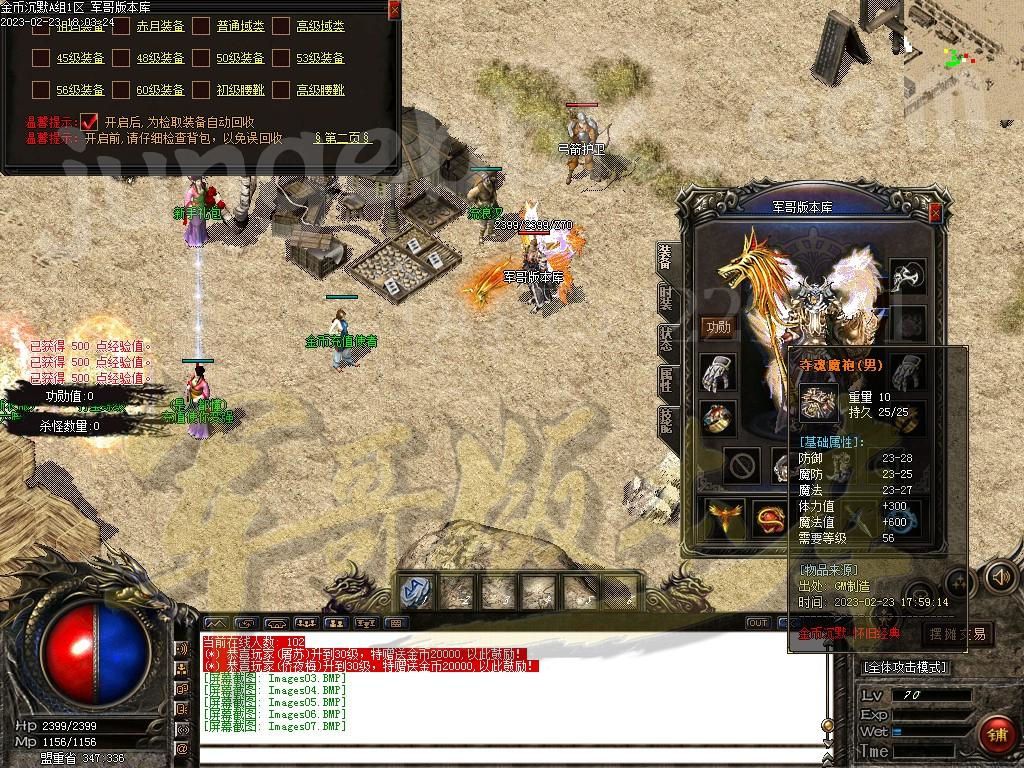Toggle auto-recycle on pickup red checkmark
This screenshot has height=768, width=1024.
tap(89, 122)
